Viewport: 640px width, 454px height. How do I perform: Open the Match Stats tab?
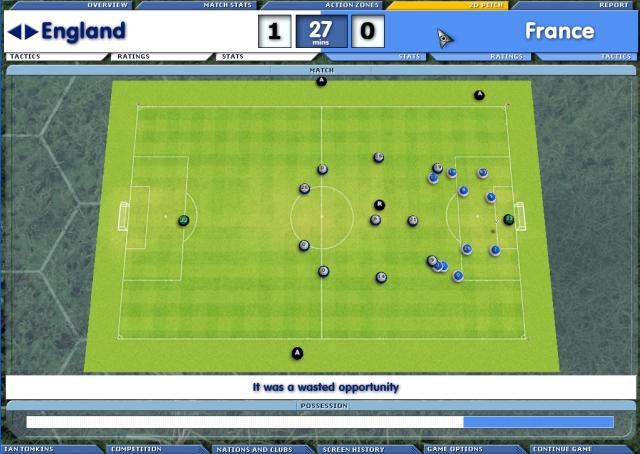pos(227,5)
